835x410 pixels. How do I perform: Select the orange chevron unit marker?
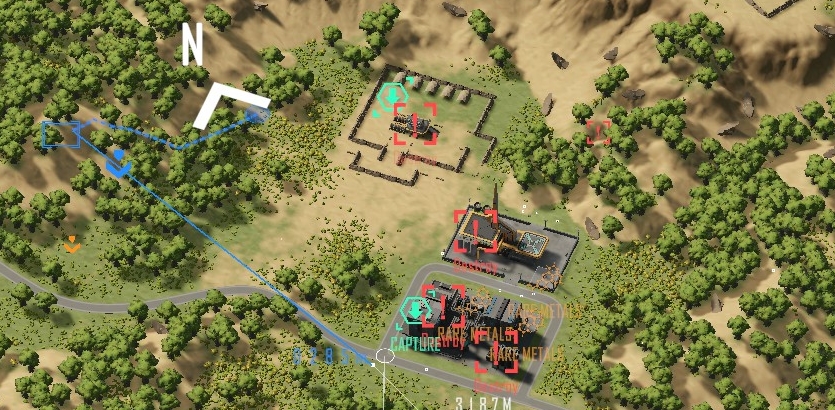pyautogui.click(x=71, y=242)
